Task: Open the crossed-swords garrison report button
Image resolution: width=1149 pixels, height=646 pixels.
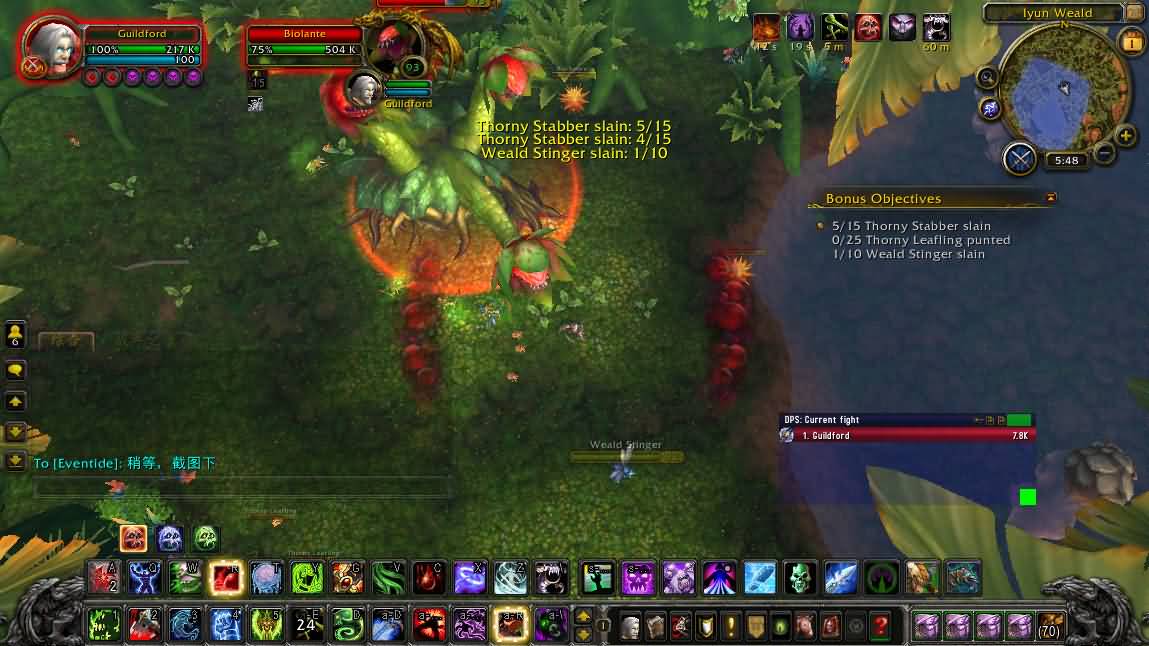Action: (1020, 159)
